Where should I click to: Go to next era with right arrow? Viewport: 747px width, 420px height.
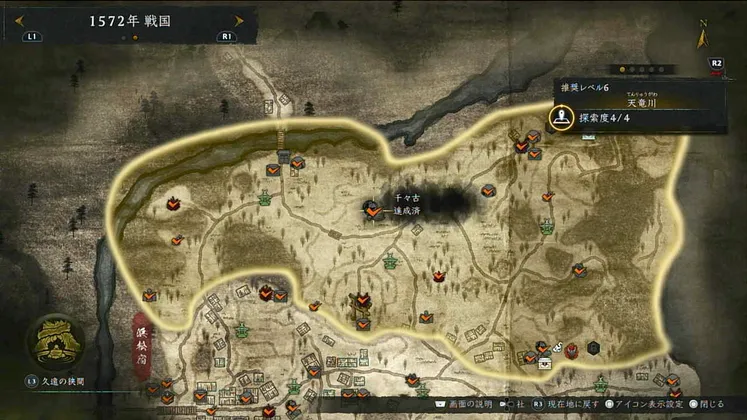pos(238,20)
